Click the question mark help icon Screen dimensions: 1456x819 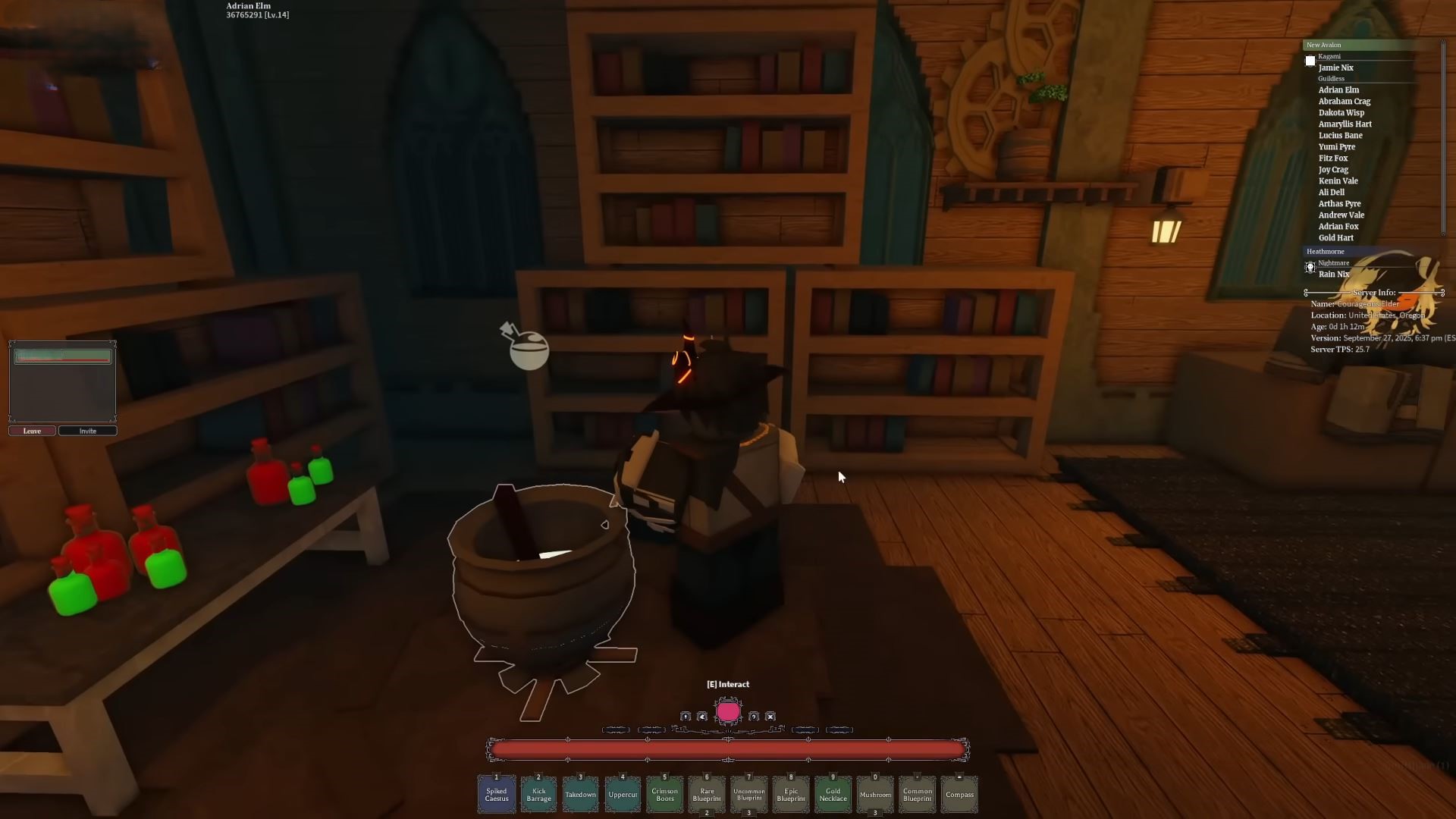tap(754, 717)
